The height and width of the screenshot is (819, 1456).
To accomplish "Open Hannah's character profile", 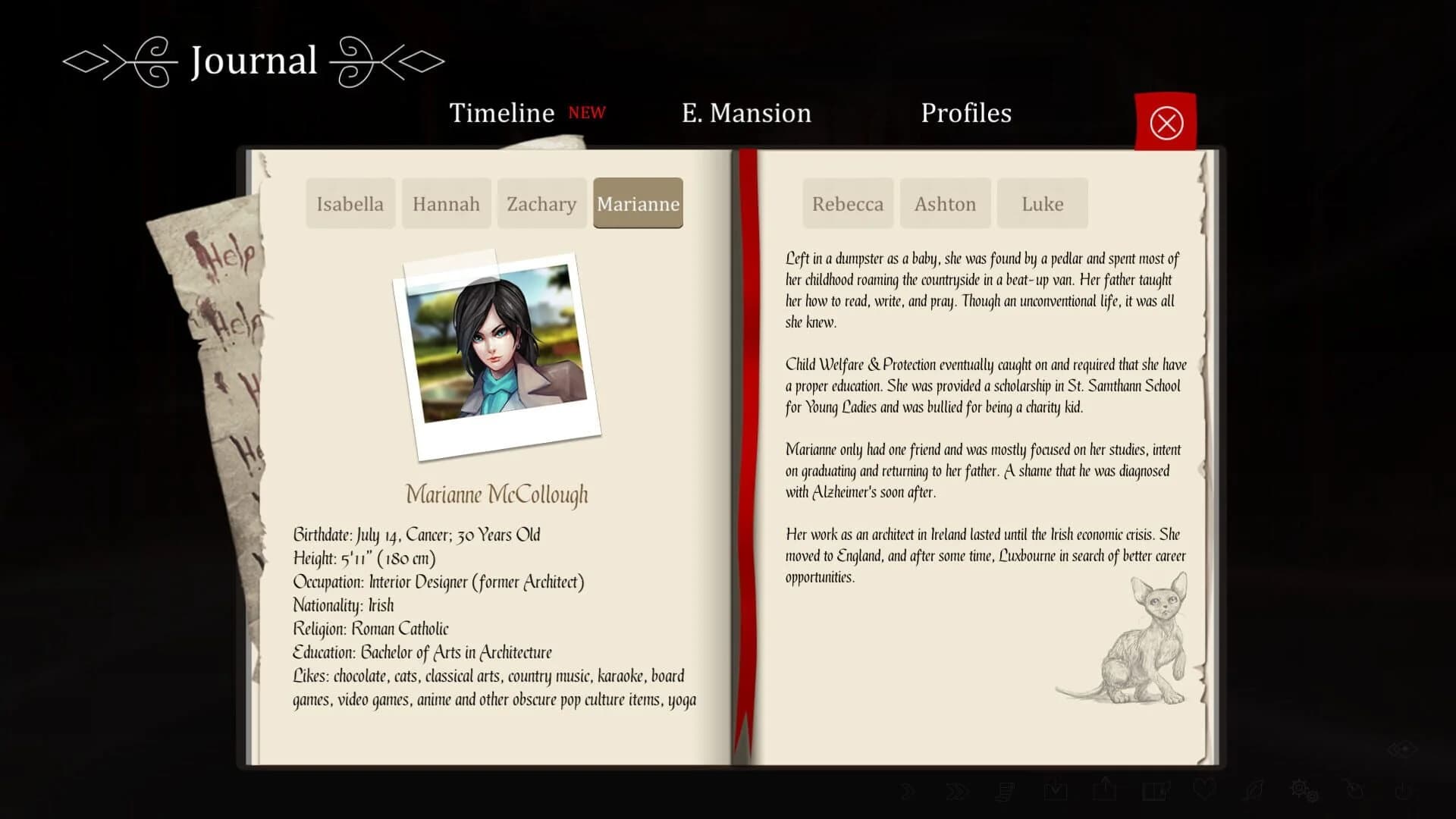I will [x=446, y=203].
